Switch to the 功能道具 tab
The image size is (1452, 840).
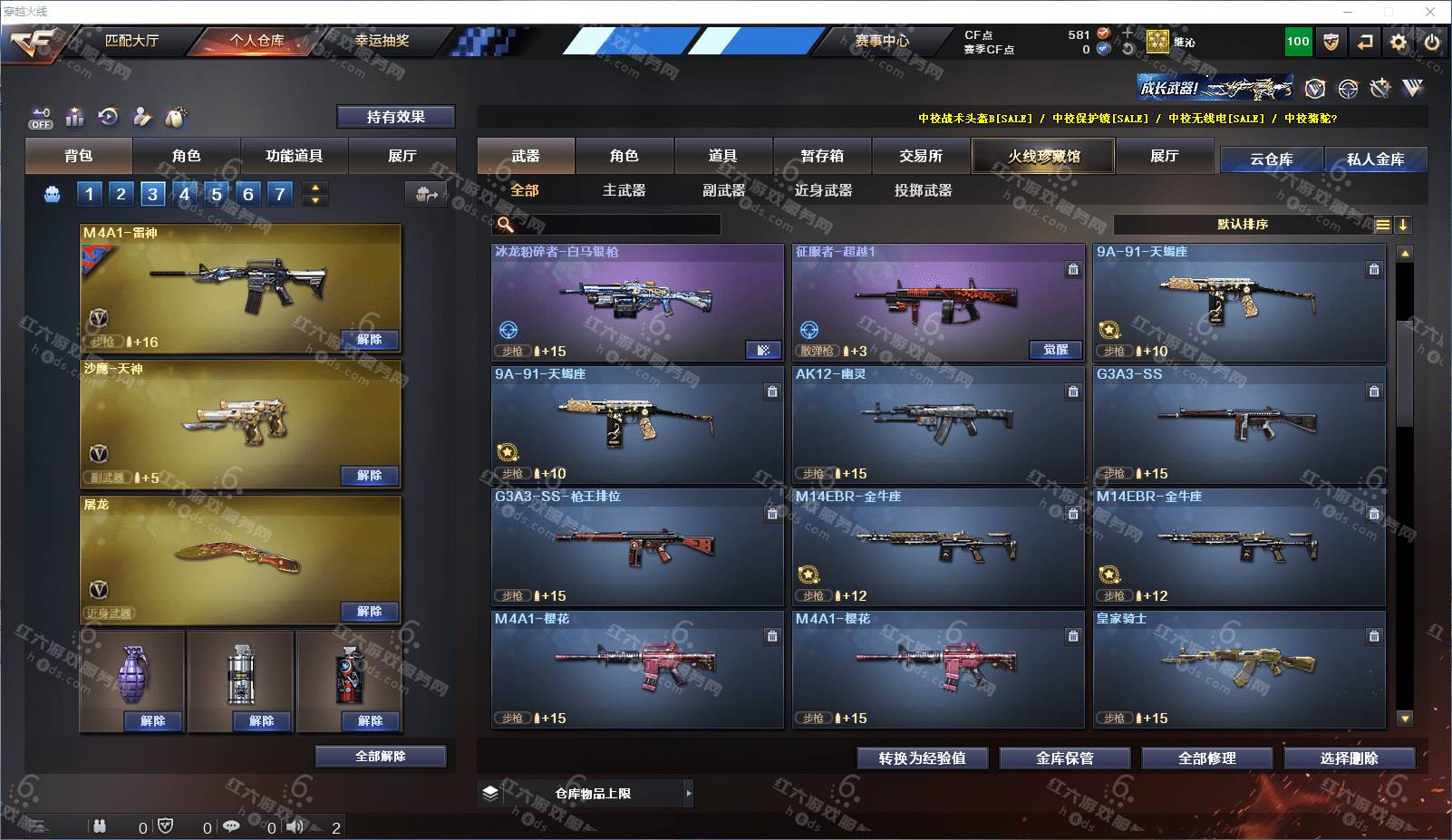pyautogui.click(x=294, y=156)
